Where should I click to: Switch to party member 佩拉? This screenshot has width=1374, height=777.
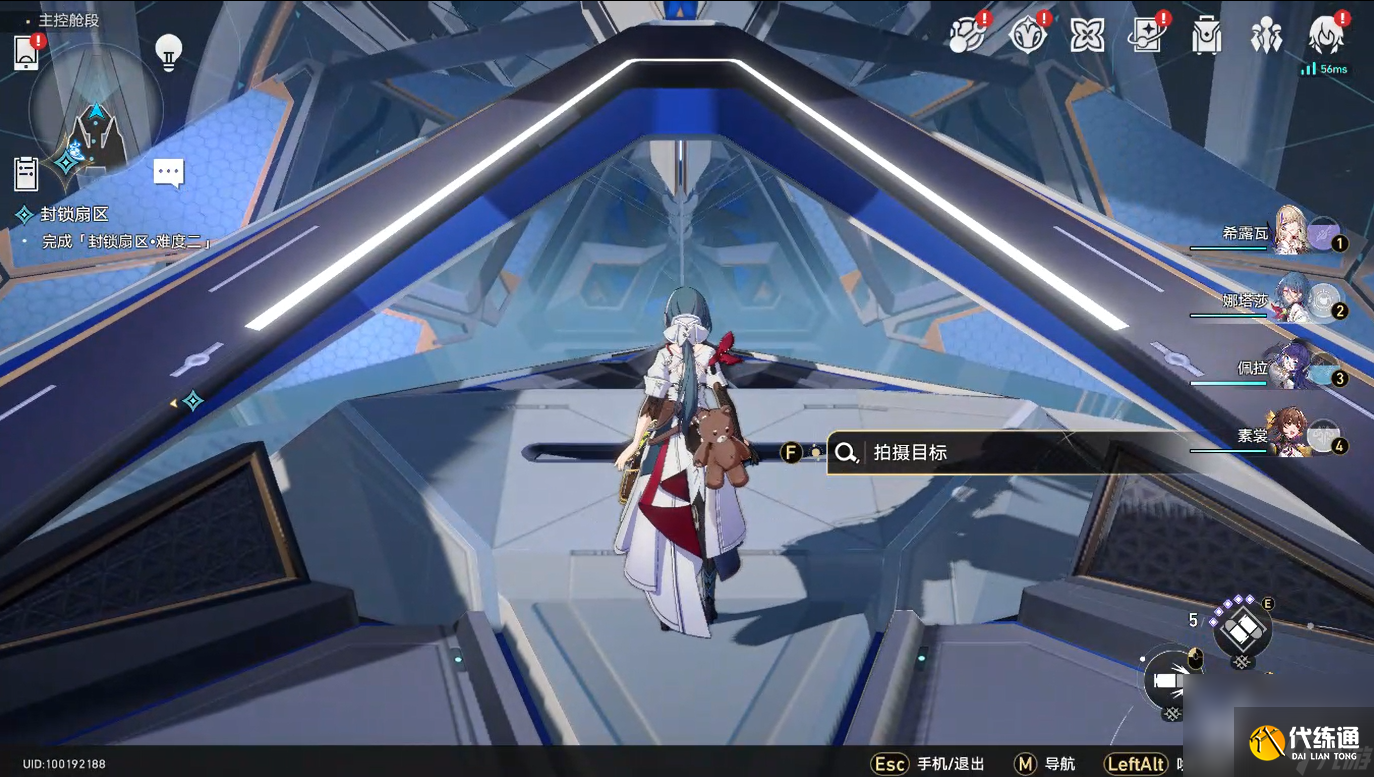coord(1292,367)
